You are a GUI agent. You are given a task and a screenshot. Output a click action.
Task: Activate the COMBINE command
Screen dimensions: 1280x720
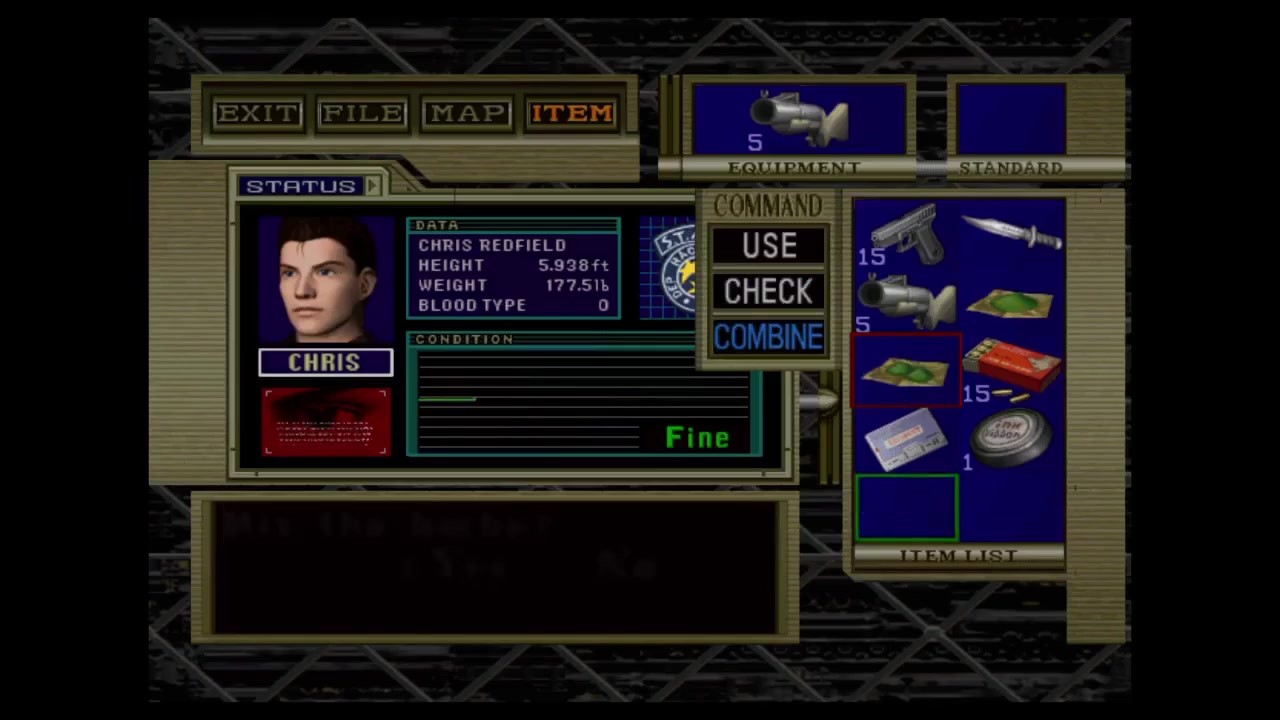(x=768, y=338)
